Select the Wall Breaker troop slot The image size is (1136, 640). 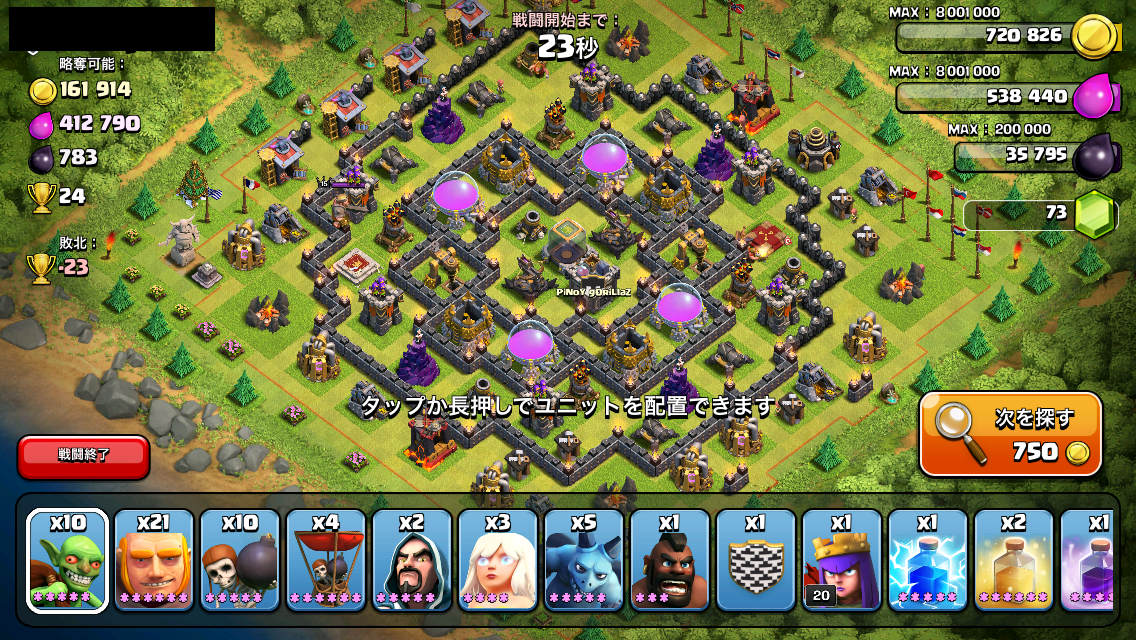coord(239,560)
